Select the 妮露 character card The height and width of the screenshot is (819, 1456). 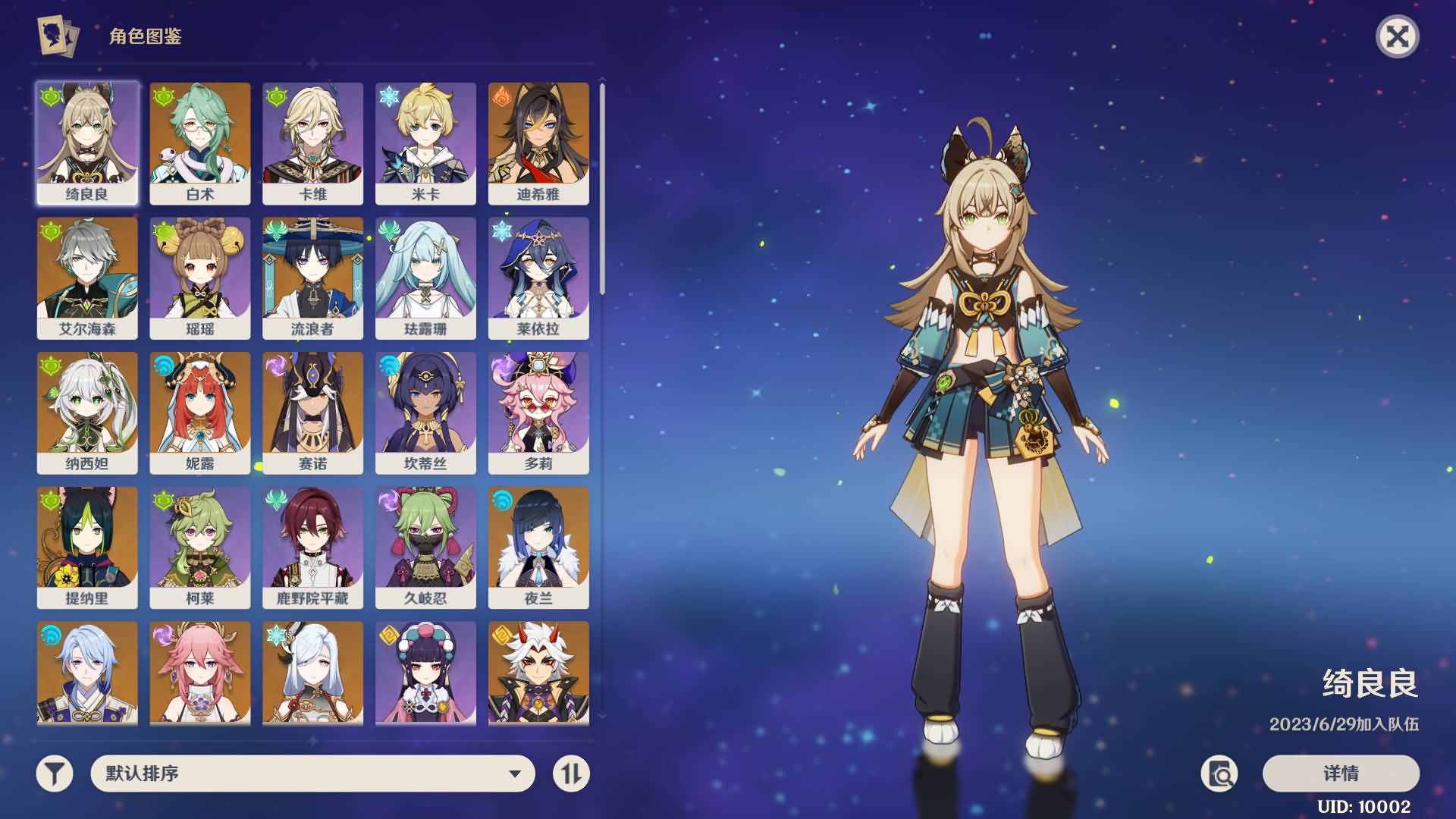pyautogui.click(x=200, y=413)
